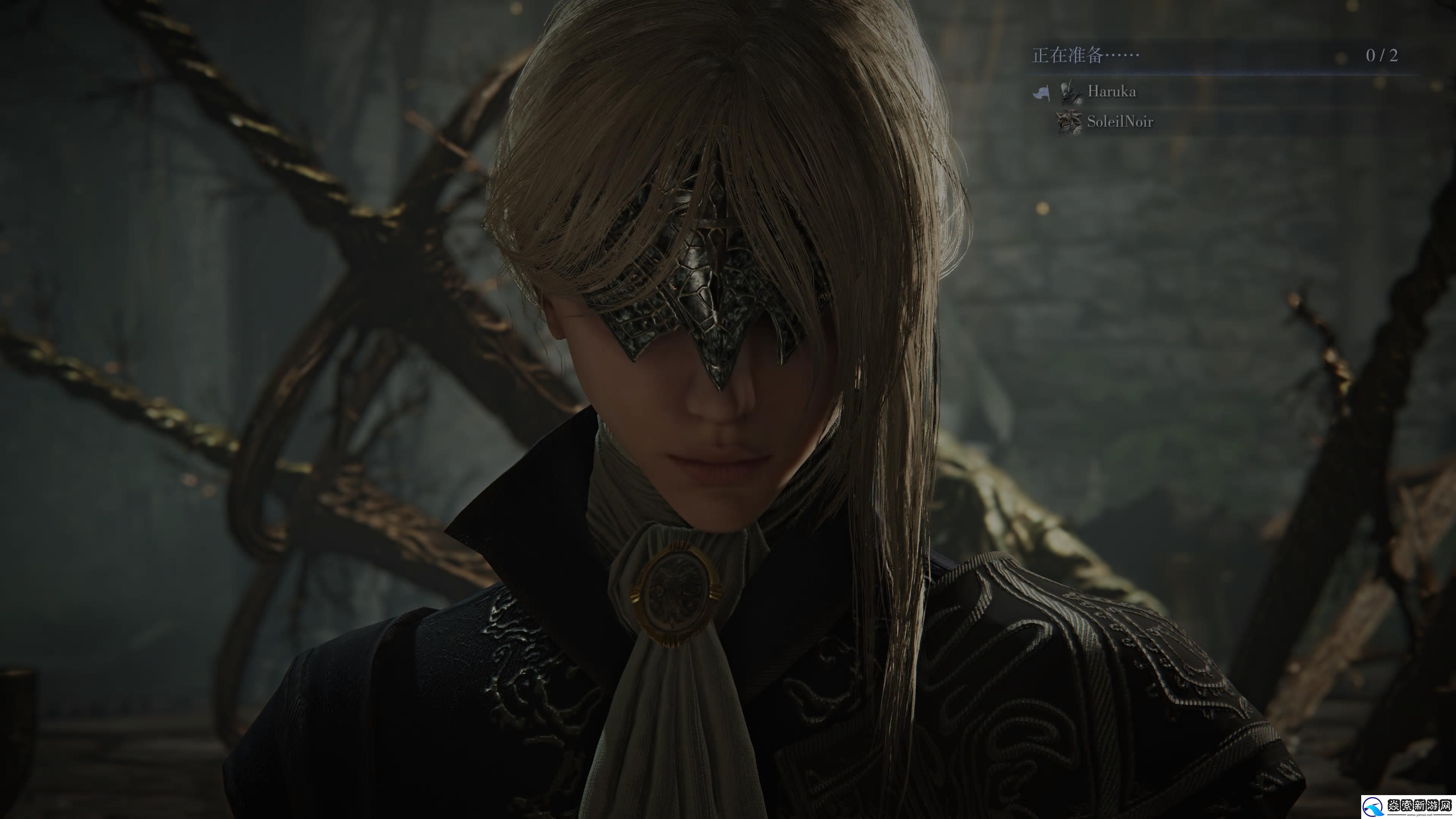Select Haruka in the party list
1456x819 pixels.
pos(1111,91)
